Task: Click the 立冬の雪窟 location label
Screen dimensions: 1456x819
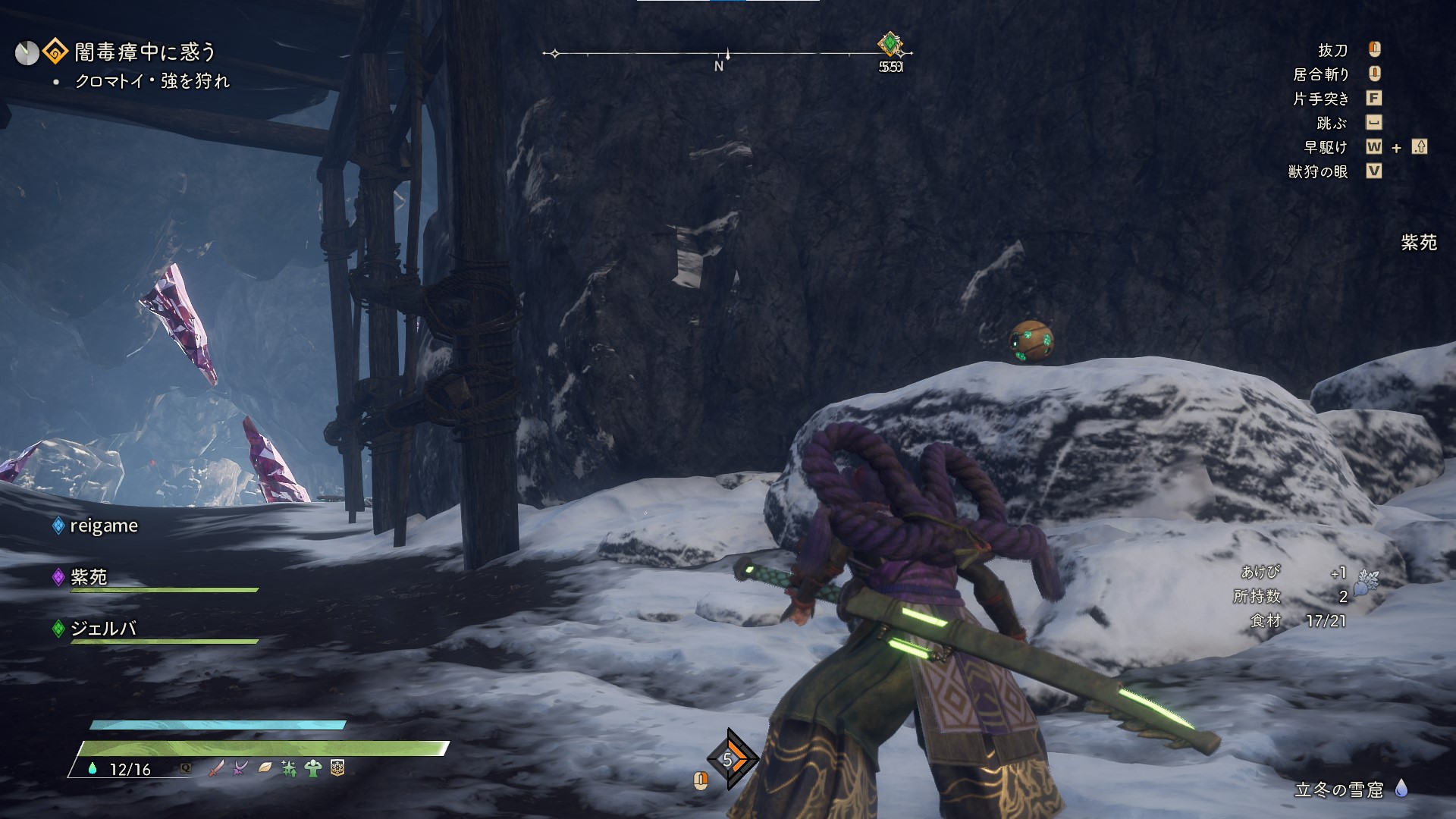Action: (1338, 790)
